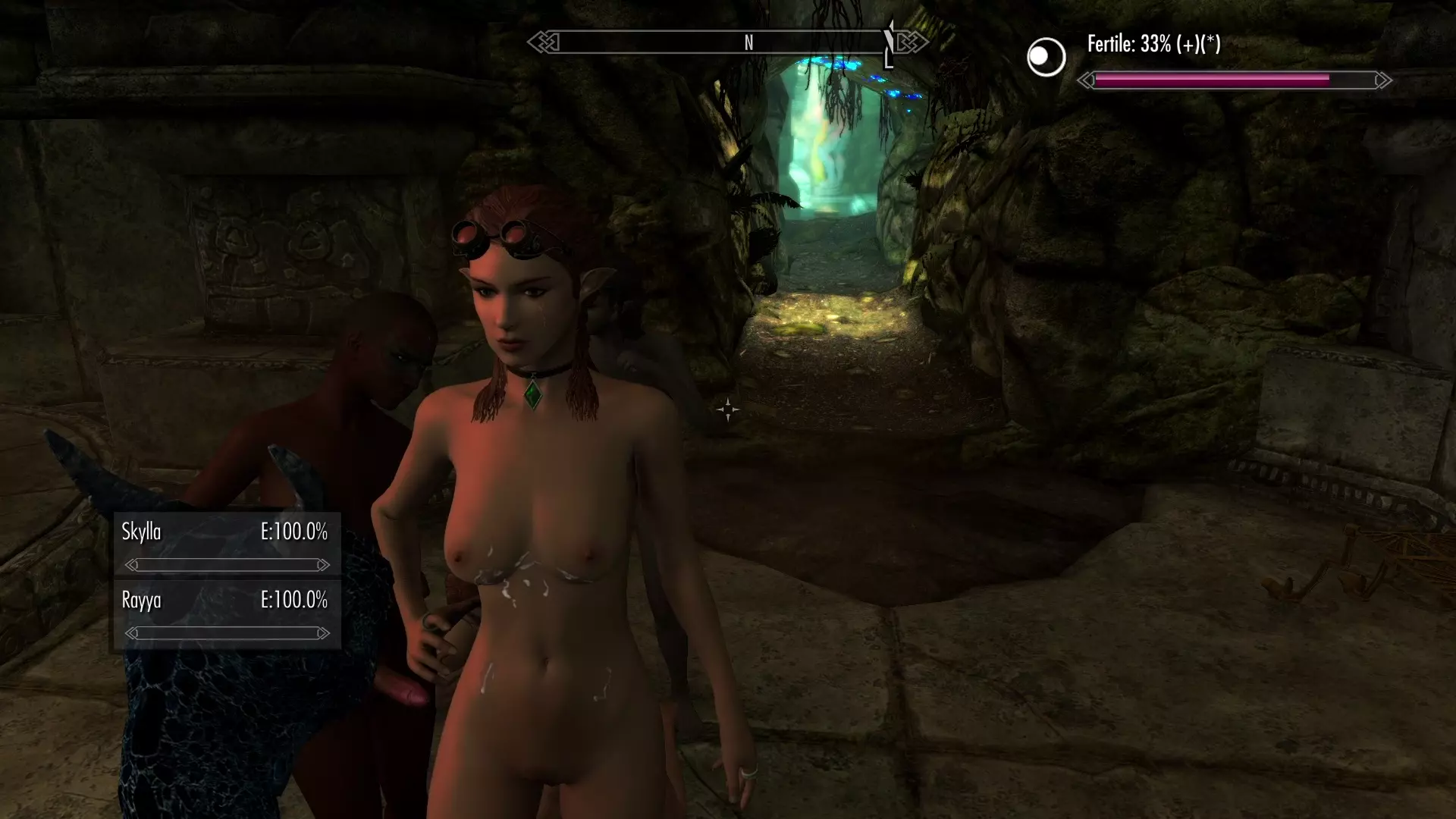Select the moon phase icon

click(1046, 57)
